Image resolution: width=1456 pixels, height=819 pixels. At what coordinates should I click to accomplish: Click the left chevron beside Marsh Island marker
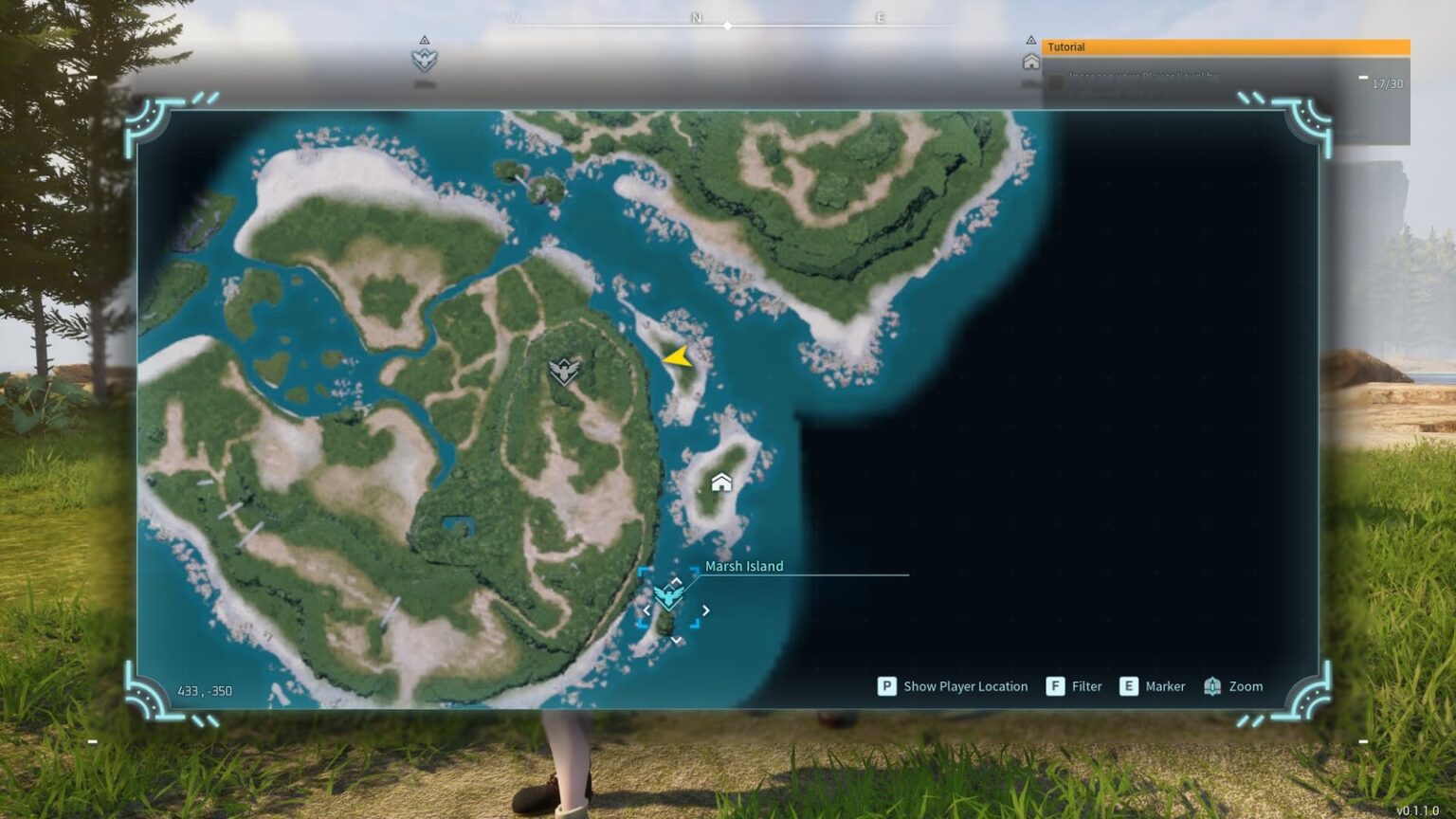(x=646, y=610)
